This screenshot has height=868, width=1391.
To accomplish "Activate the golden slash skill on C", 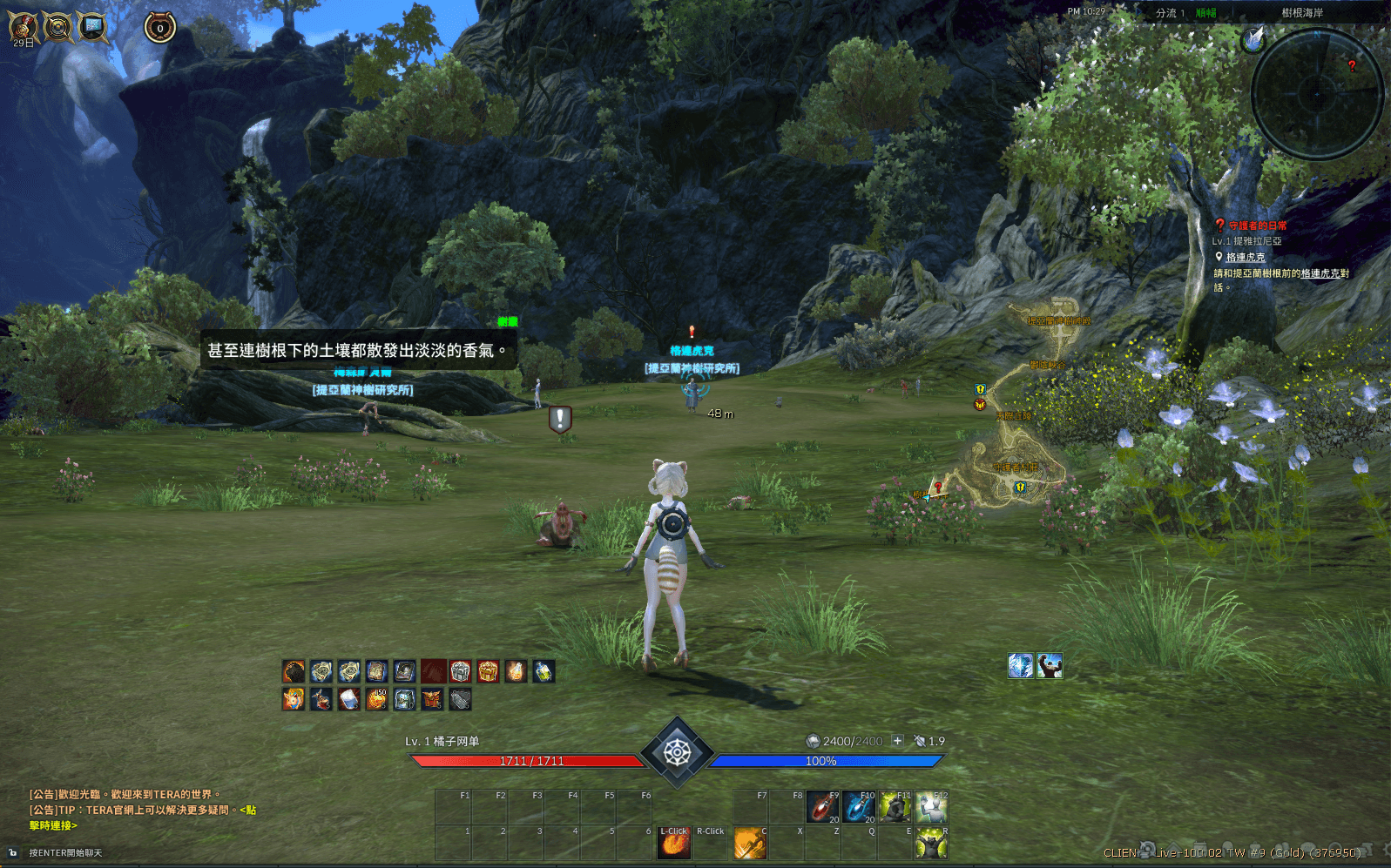I will (x=749, y=843).
